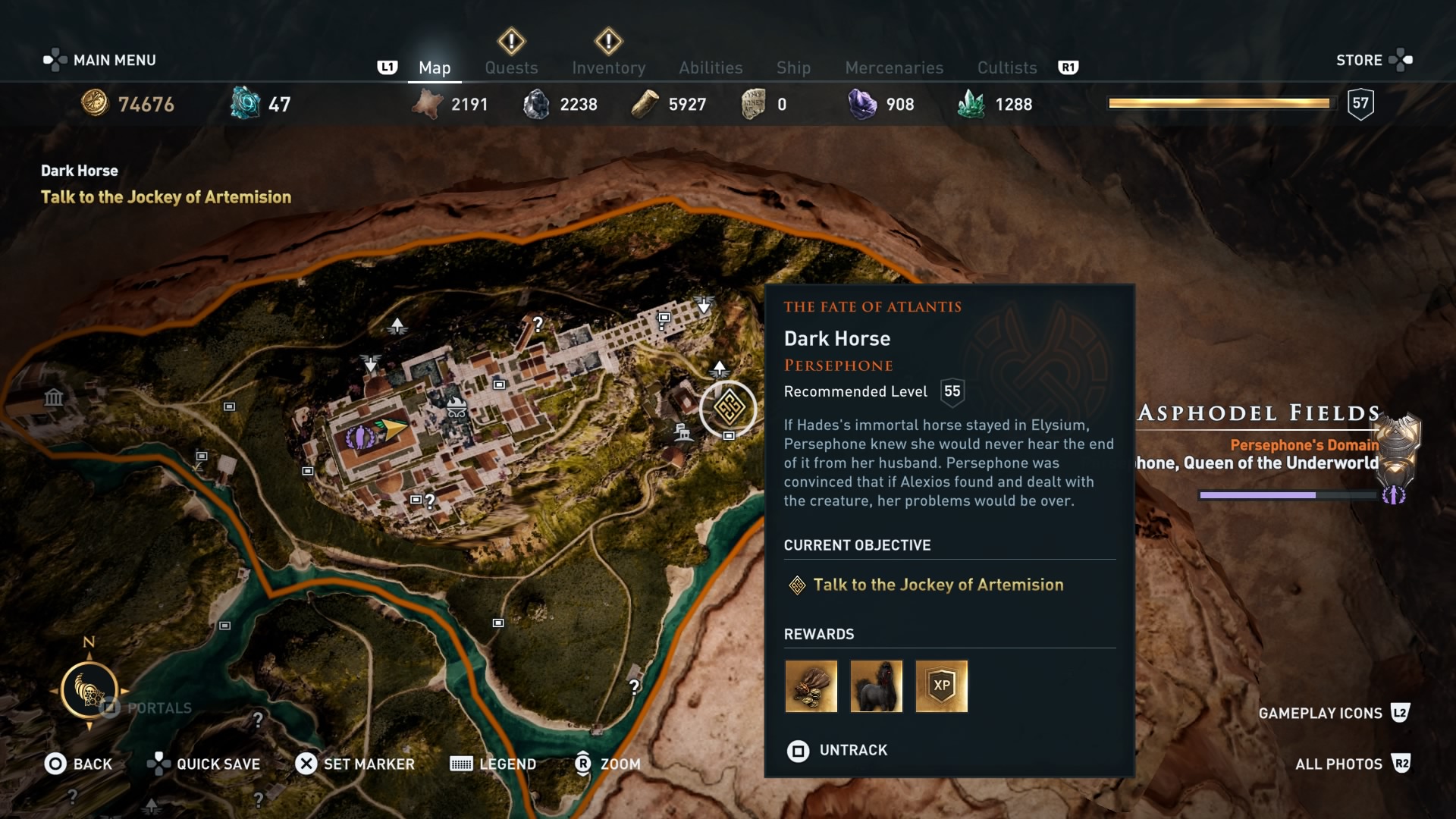Click the drachmae pouch reward icon
The height and width of the screenshot is (819, 1456).
[x=811, y=686]
